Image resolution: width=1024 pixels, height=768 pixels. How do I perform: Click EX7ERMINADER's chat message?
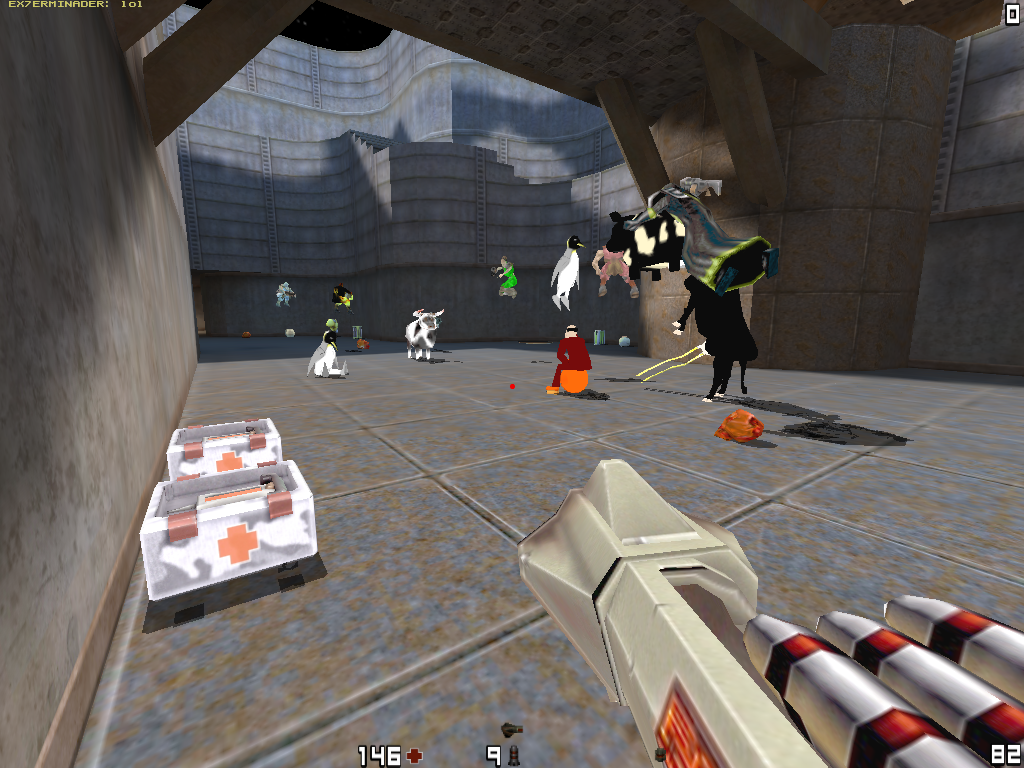click(75, 5)
